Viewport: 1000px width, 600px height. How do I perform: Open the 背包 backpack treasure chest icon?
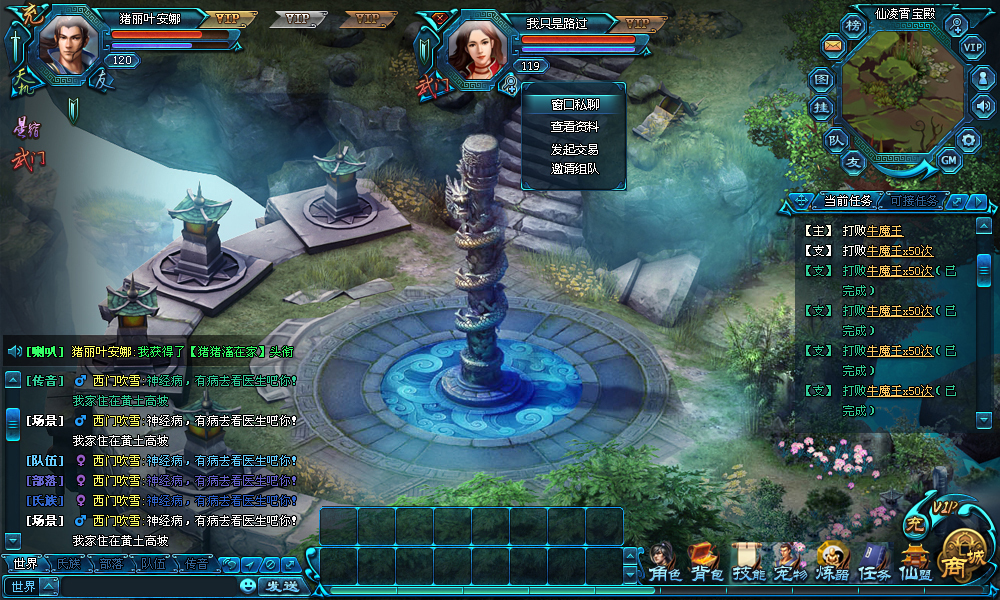pos(706,566)
